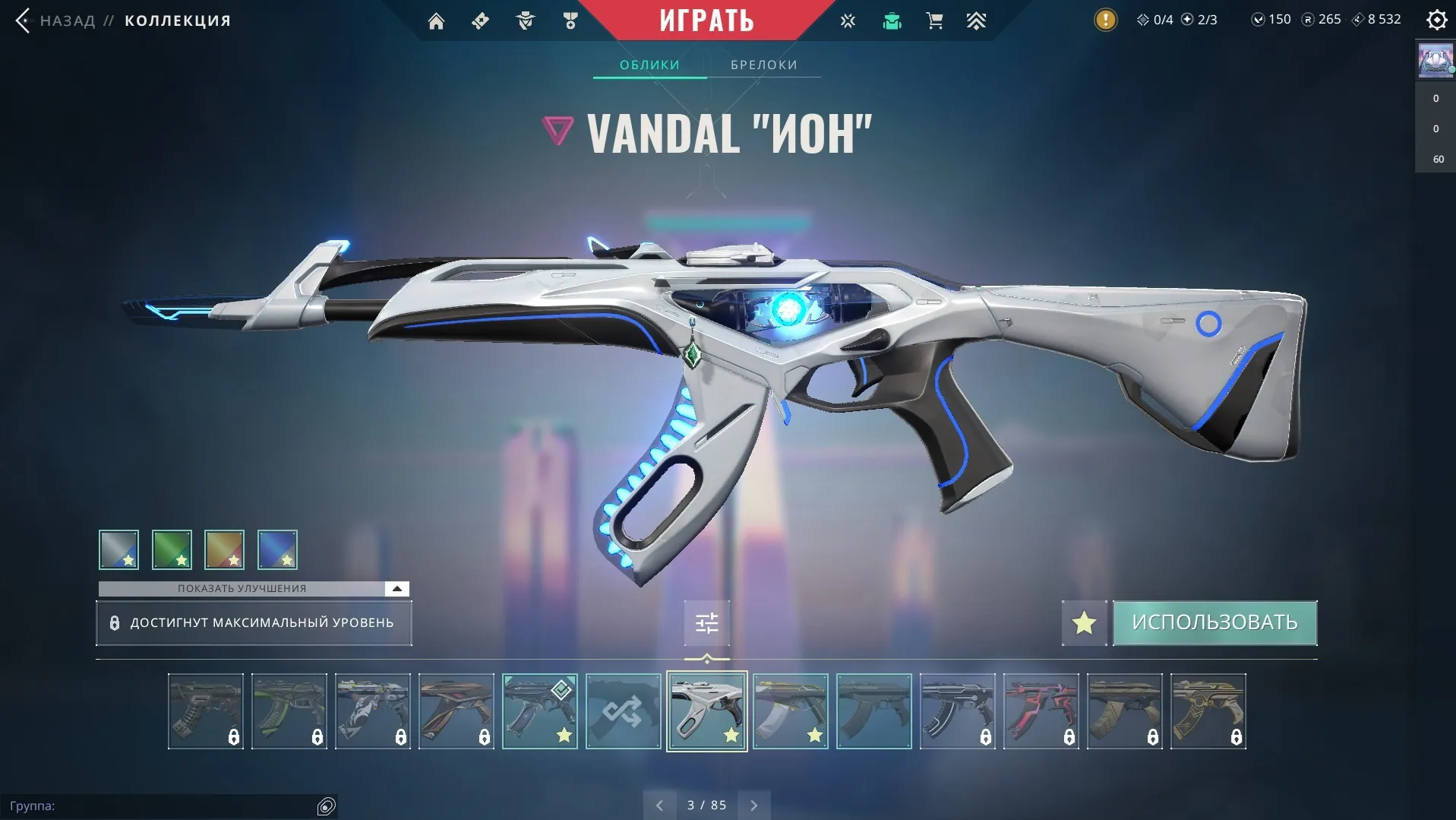
Task: Open the in-game Store cart icon
Action: [x=935, y=21]
